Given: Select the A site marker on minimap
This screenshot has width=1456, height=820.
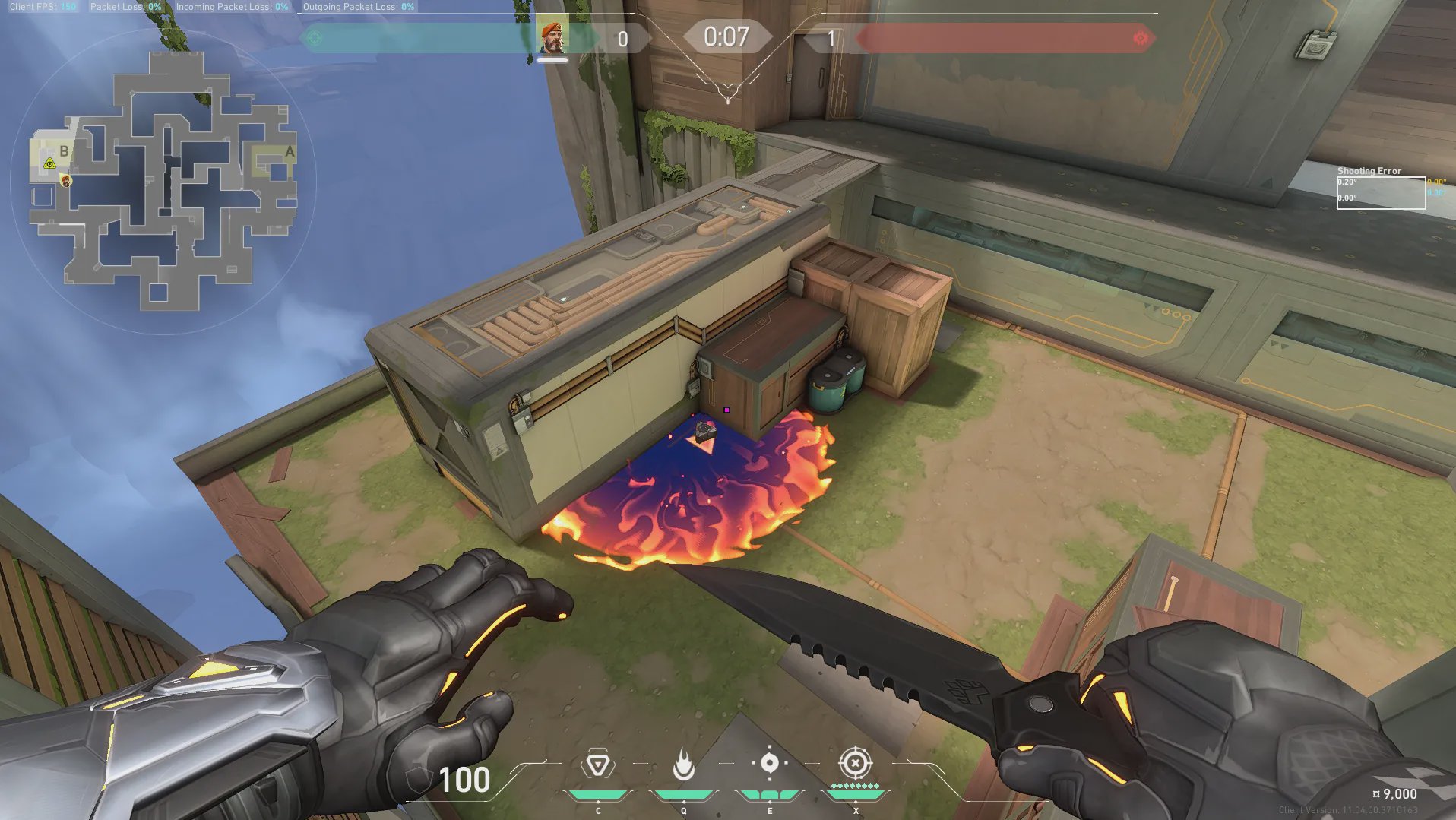Looking at the screenshot, I should [x=289, y=152].
